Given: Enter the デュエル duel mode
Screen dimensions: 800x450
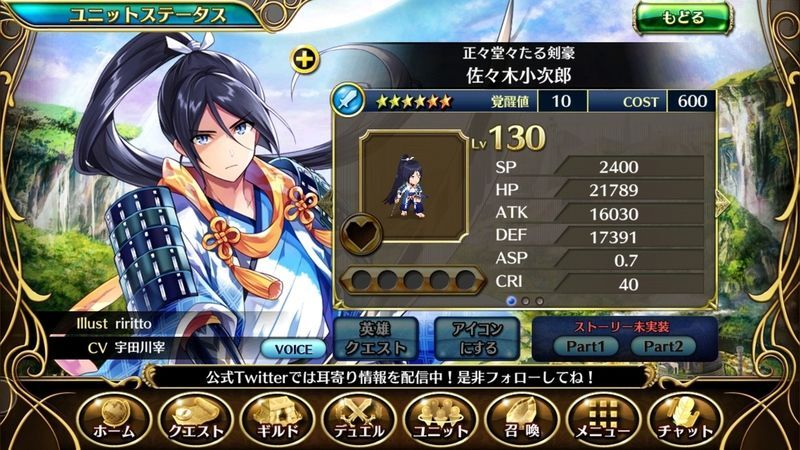Looking at the screenshot, I should 359,418.
